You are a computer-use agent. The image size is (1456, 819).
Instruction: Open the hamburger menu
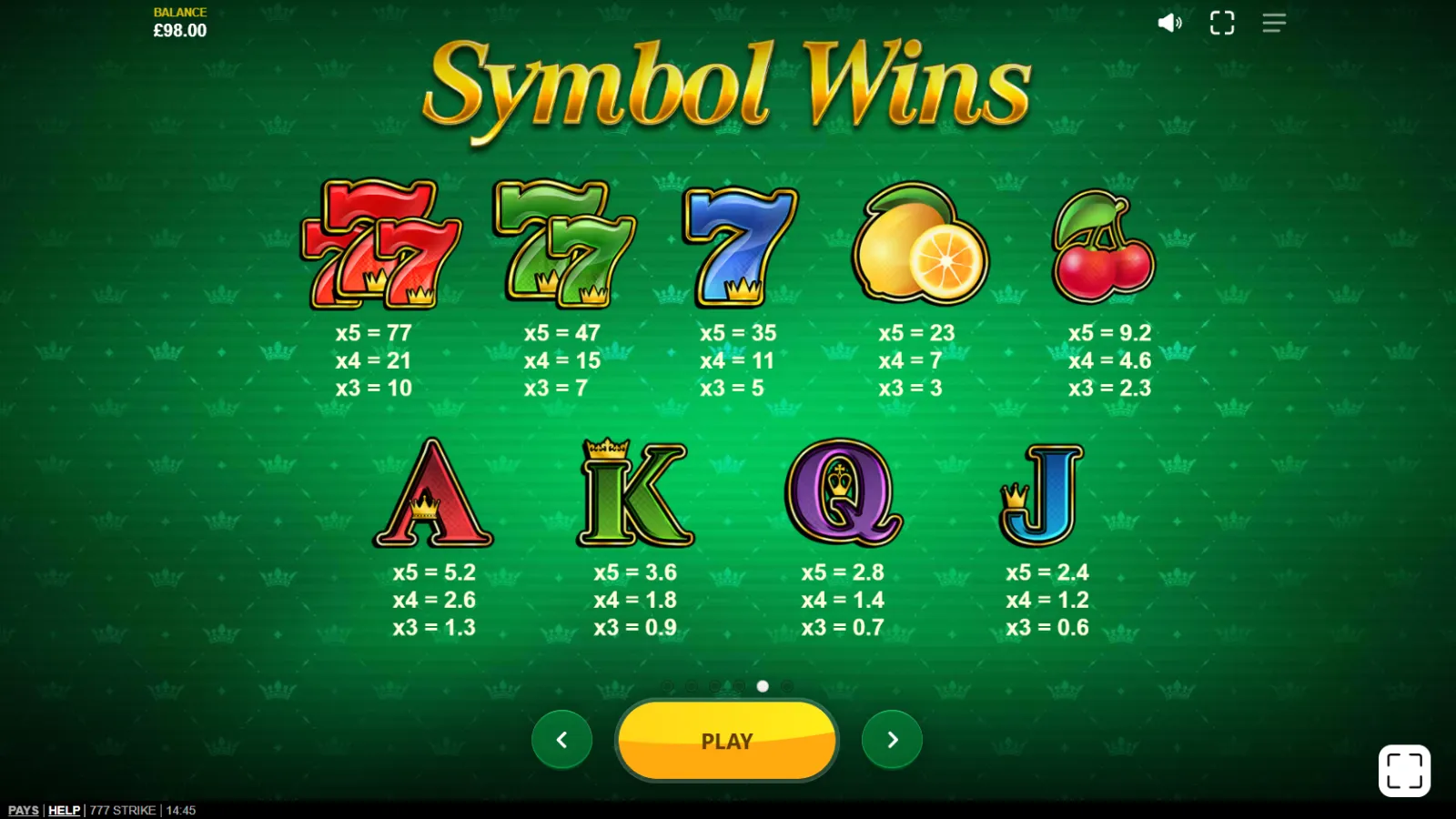point(1274,23)
